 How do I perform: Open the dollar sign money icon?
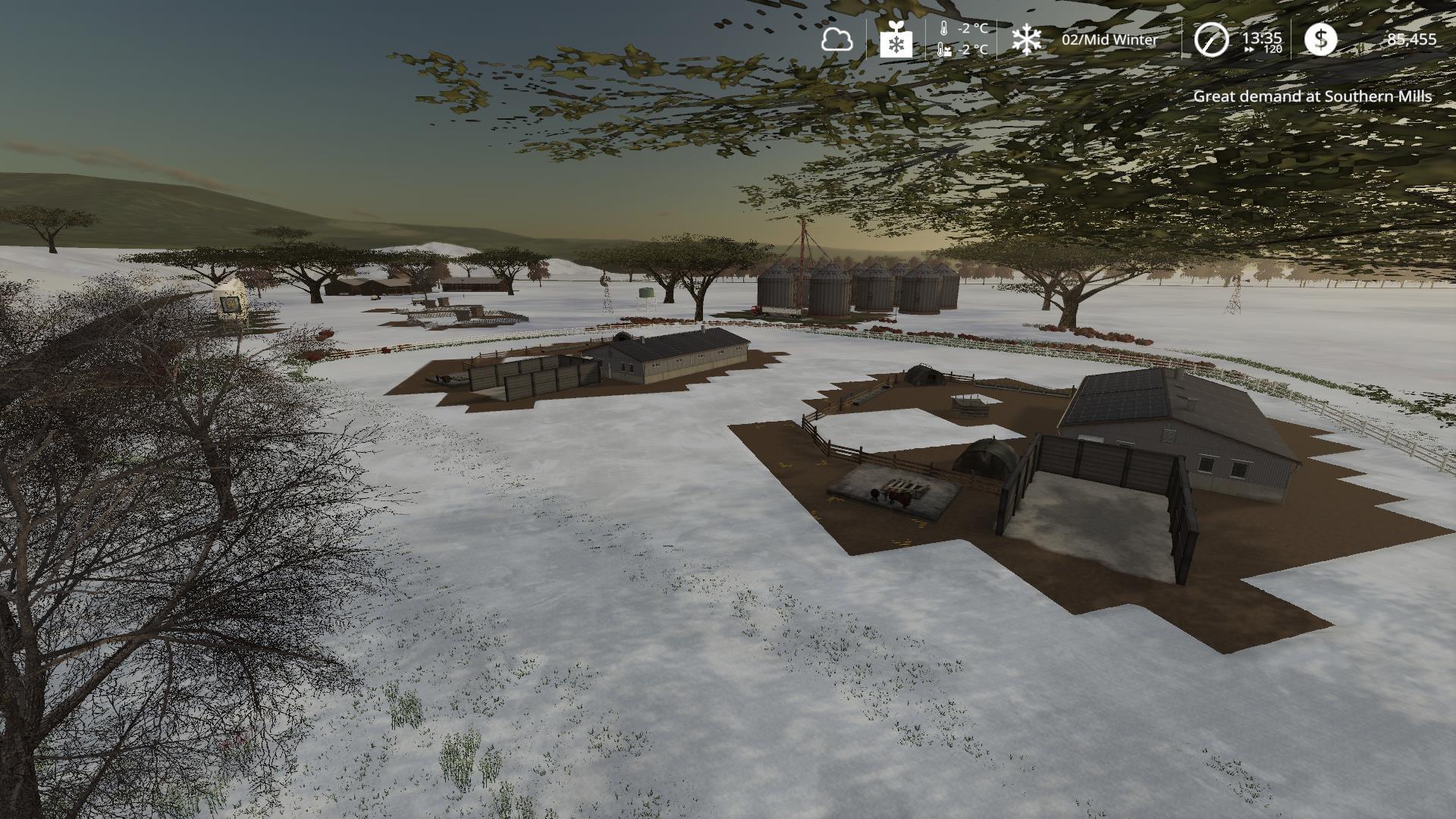[x=1320, y=39]
